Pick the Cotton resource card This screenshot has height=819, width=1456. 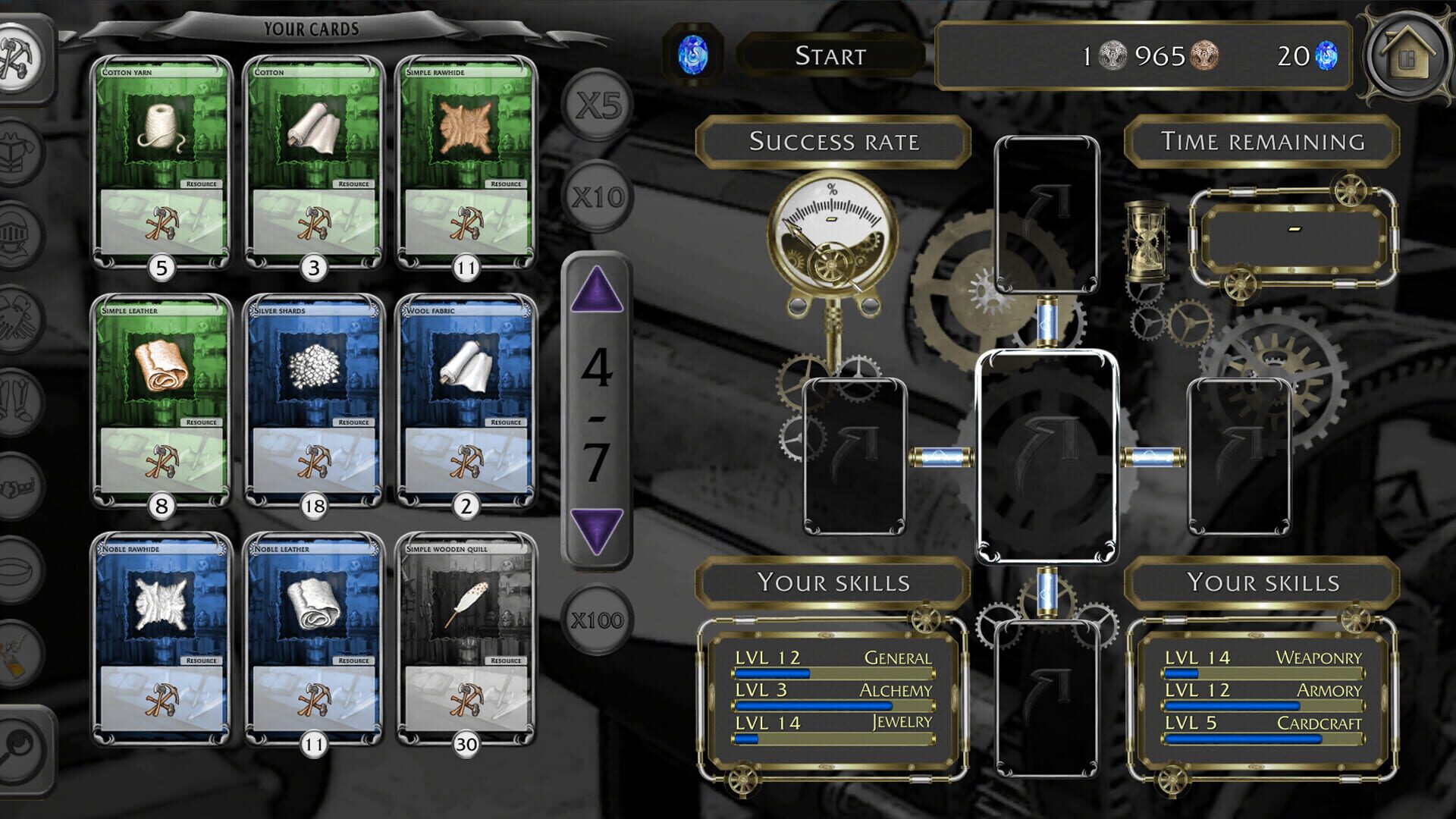pyautogui.click(x=313, y=163)
